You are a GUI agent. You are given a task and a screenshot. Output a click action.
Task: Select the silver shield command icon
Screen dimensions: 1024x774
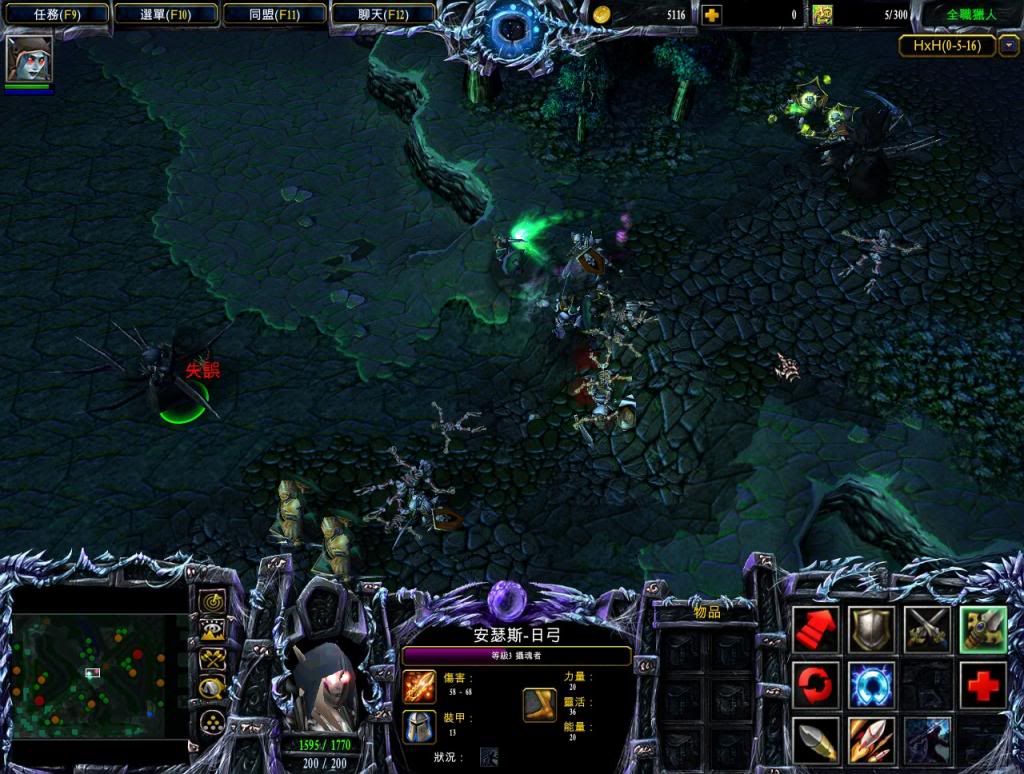(x=871, y=629)
